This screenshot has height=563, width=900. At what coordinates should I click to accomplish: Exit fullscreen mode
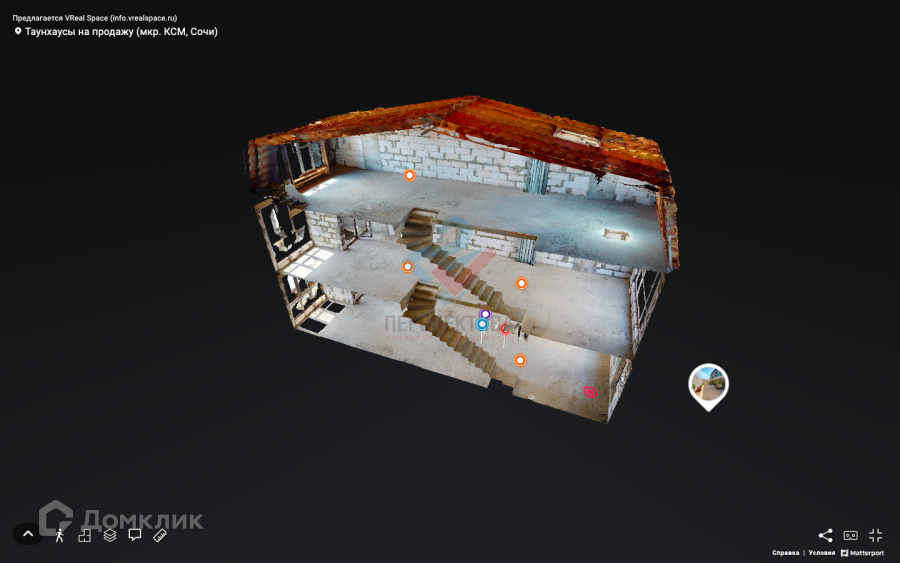(x=876, y=535)
